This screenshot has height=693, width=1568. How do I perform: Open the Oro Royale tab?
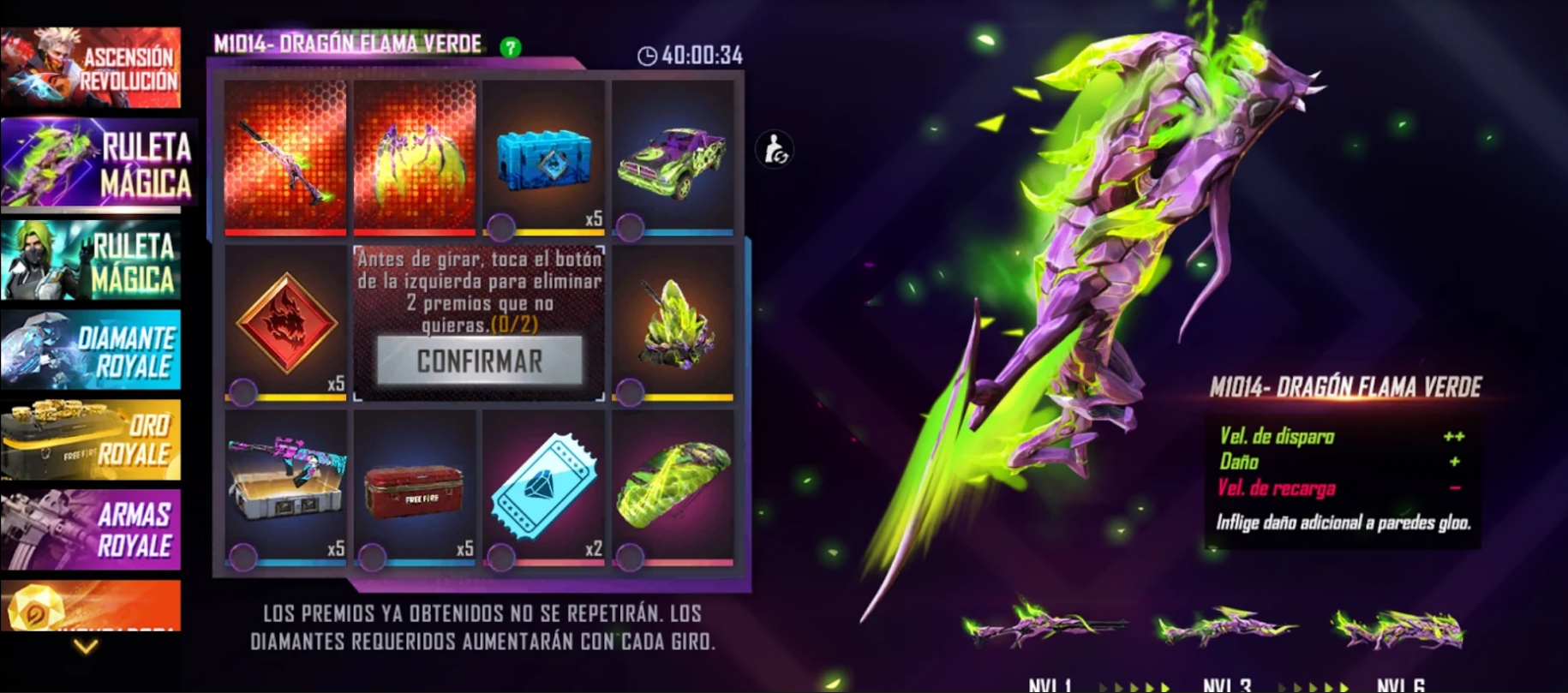point(91,440)
